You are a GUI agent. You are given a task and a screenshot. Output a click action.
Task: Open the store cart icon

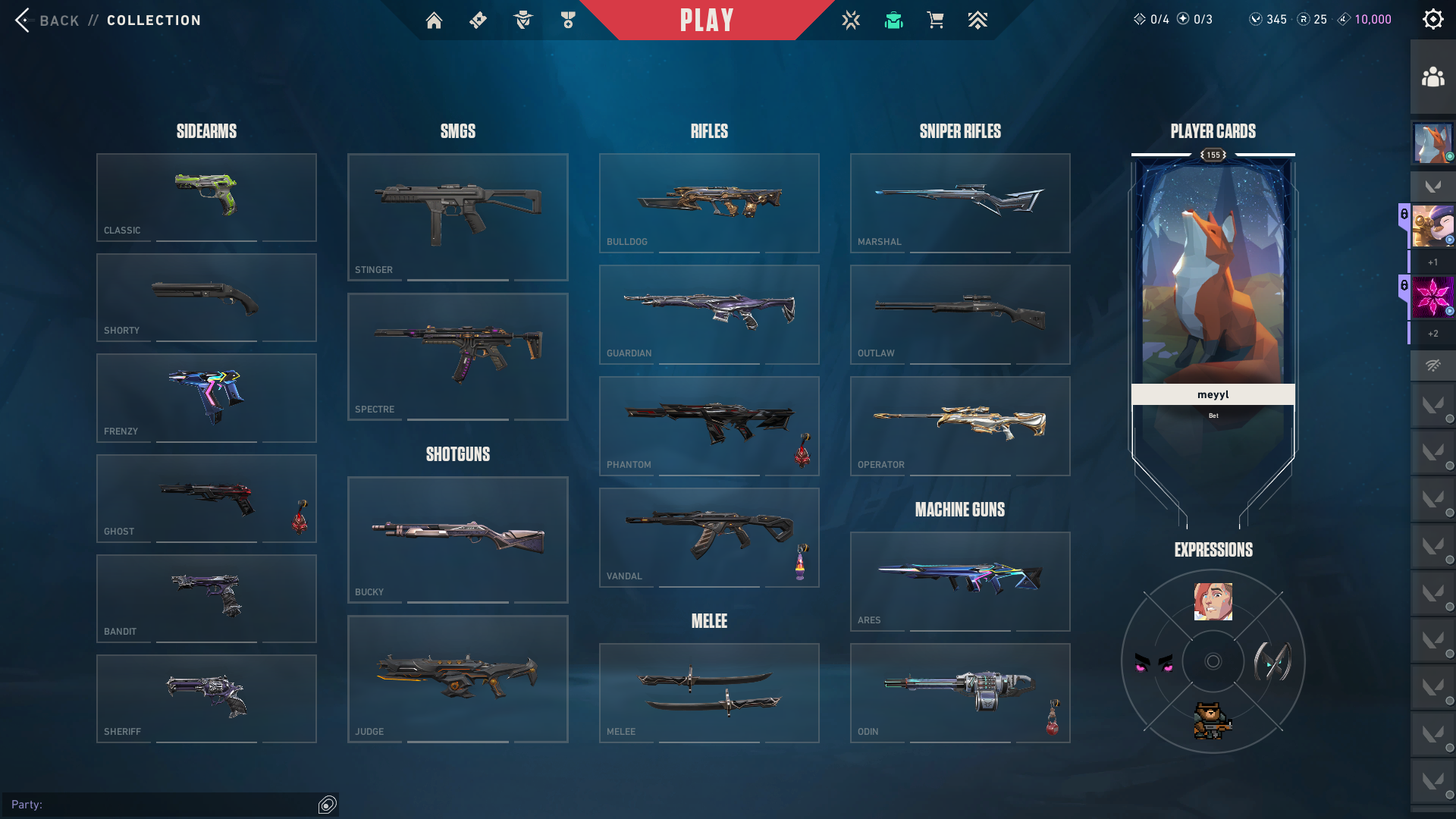[935, 20]
